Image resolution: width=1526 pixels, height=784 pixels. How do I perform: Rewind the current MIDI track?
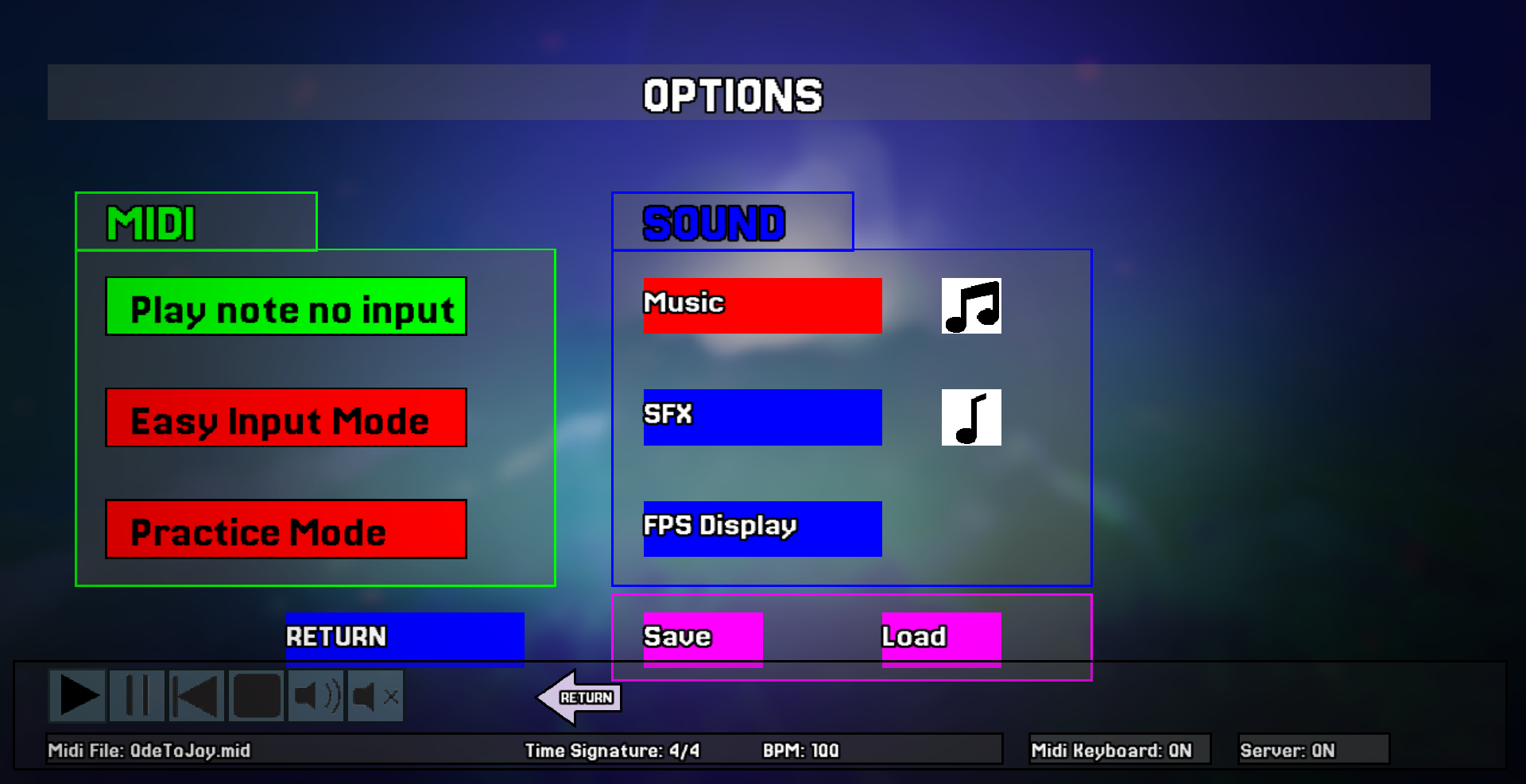click(196, 696)
